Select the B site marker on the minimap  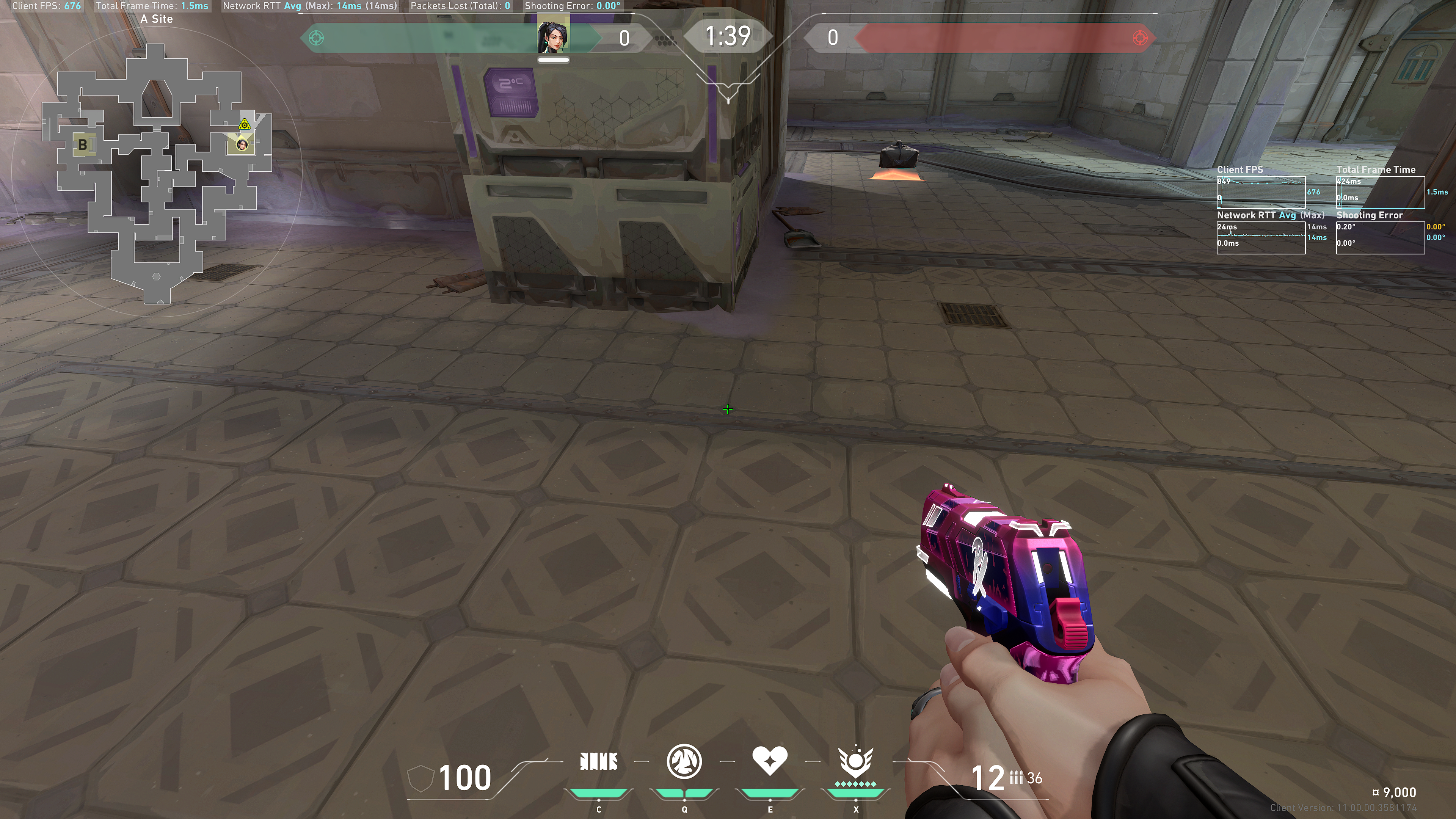(83, 145)
